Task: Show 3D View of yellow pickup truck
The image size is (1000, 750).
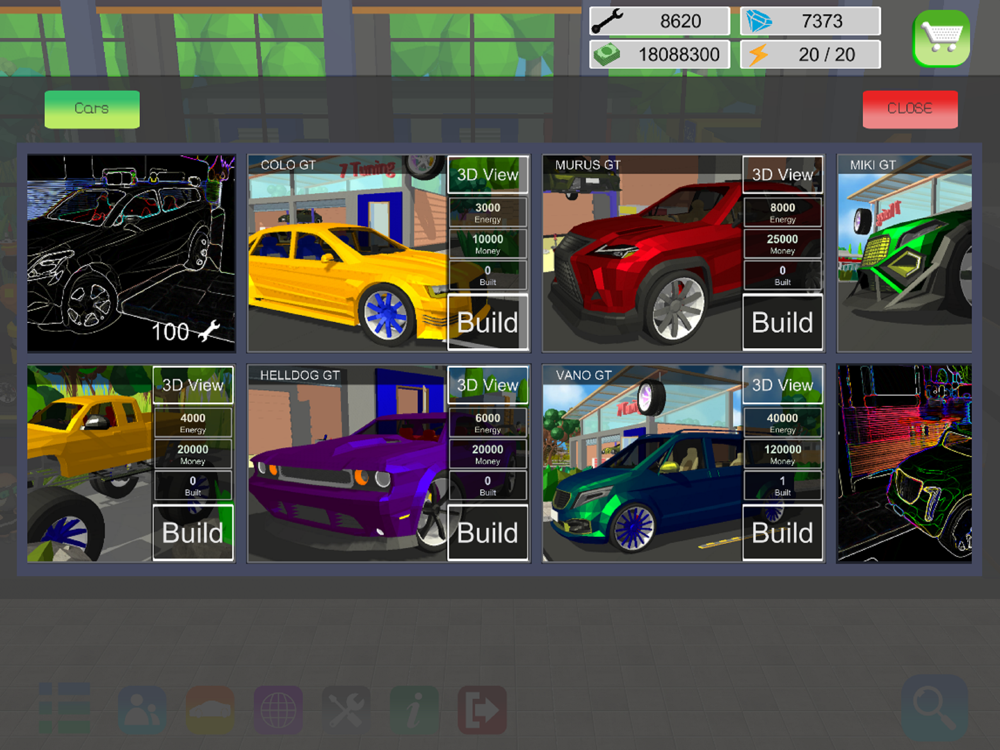Action: point(193,385)
